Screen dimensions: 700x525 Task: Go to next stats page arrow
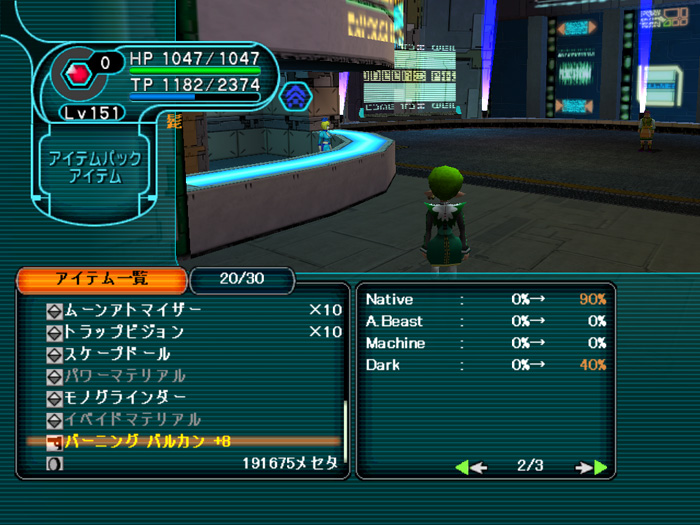pos(592,467)
